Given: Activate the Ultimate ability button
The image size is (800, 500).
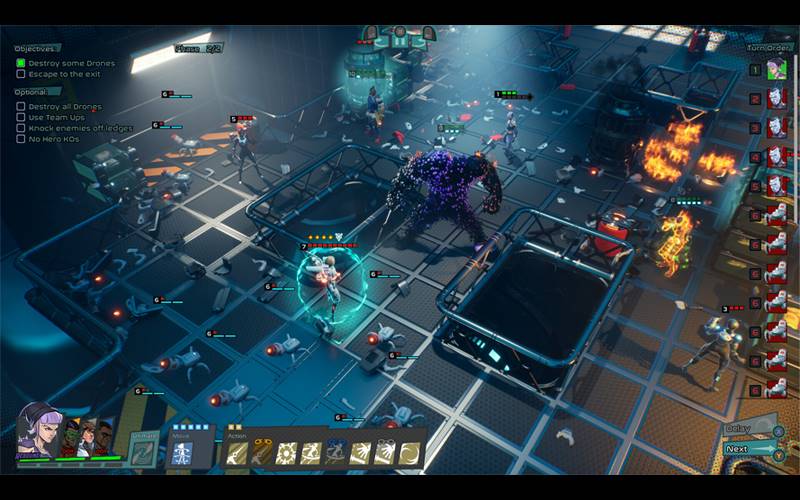Looking at the screenshot, I should (143, 452).
